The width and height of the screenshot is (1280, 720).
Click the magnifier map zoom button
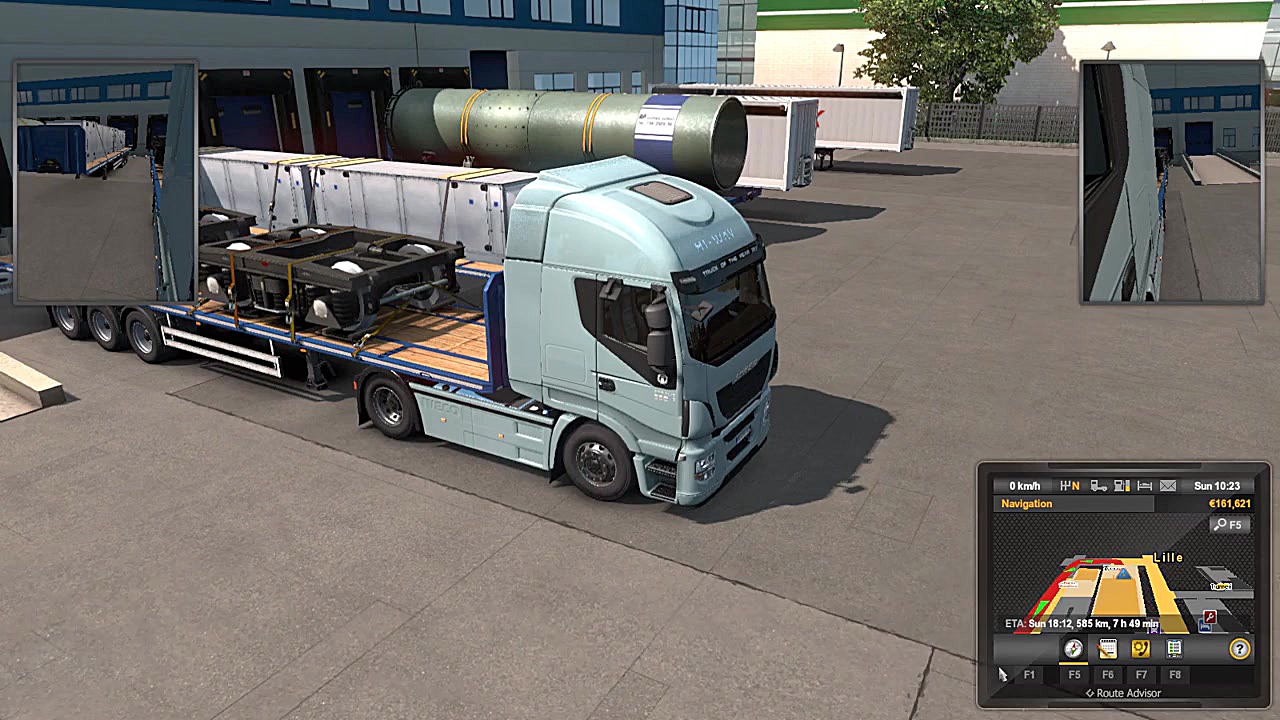1228,525
